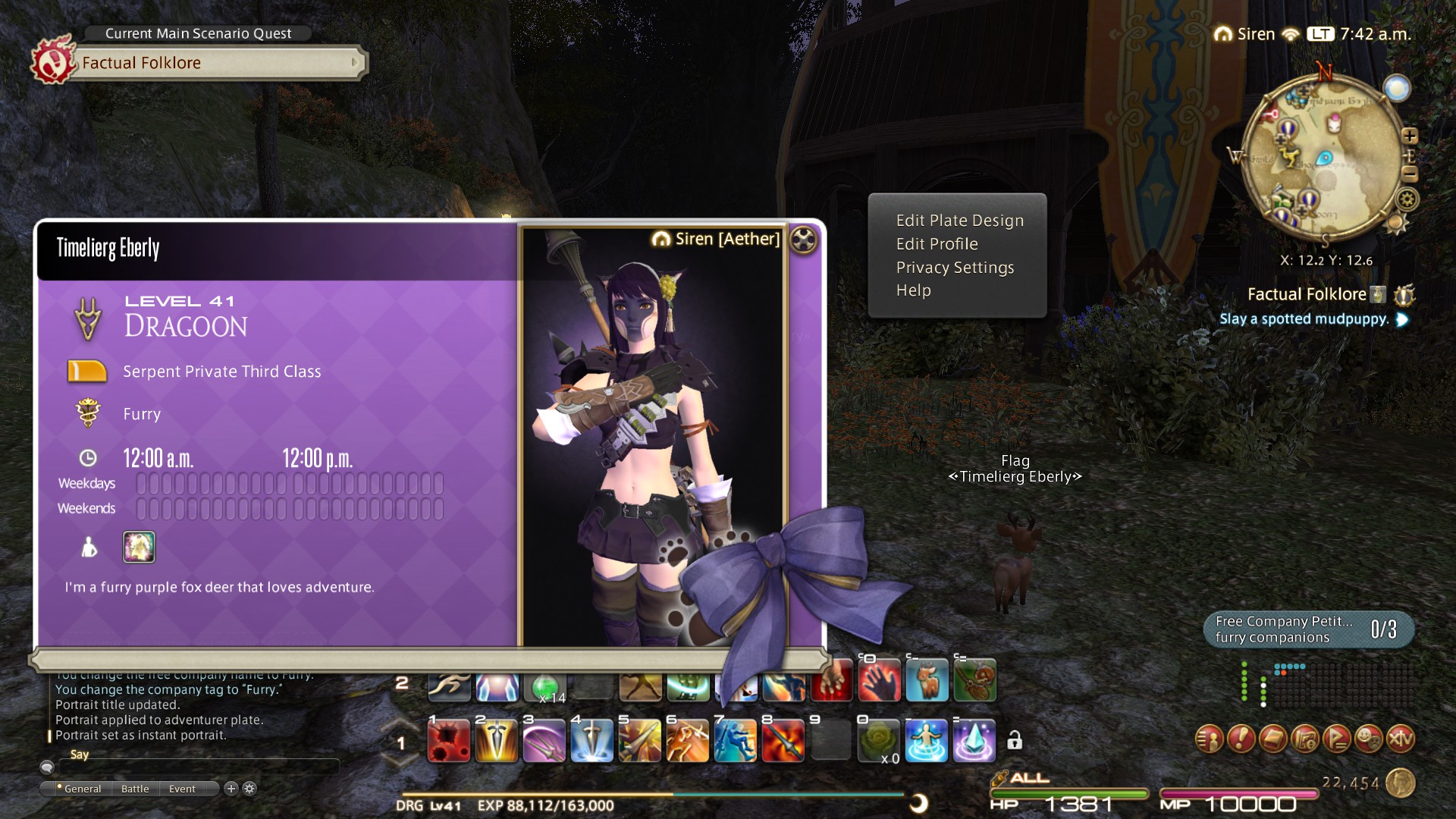This screenshot has height=819, width=1456.
Task: Open the Help entry in the plate menu
Action: 913,290
